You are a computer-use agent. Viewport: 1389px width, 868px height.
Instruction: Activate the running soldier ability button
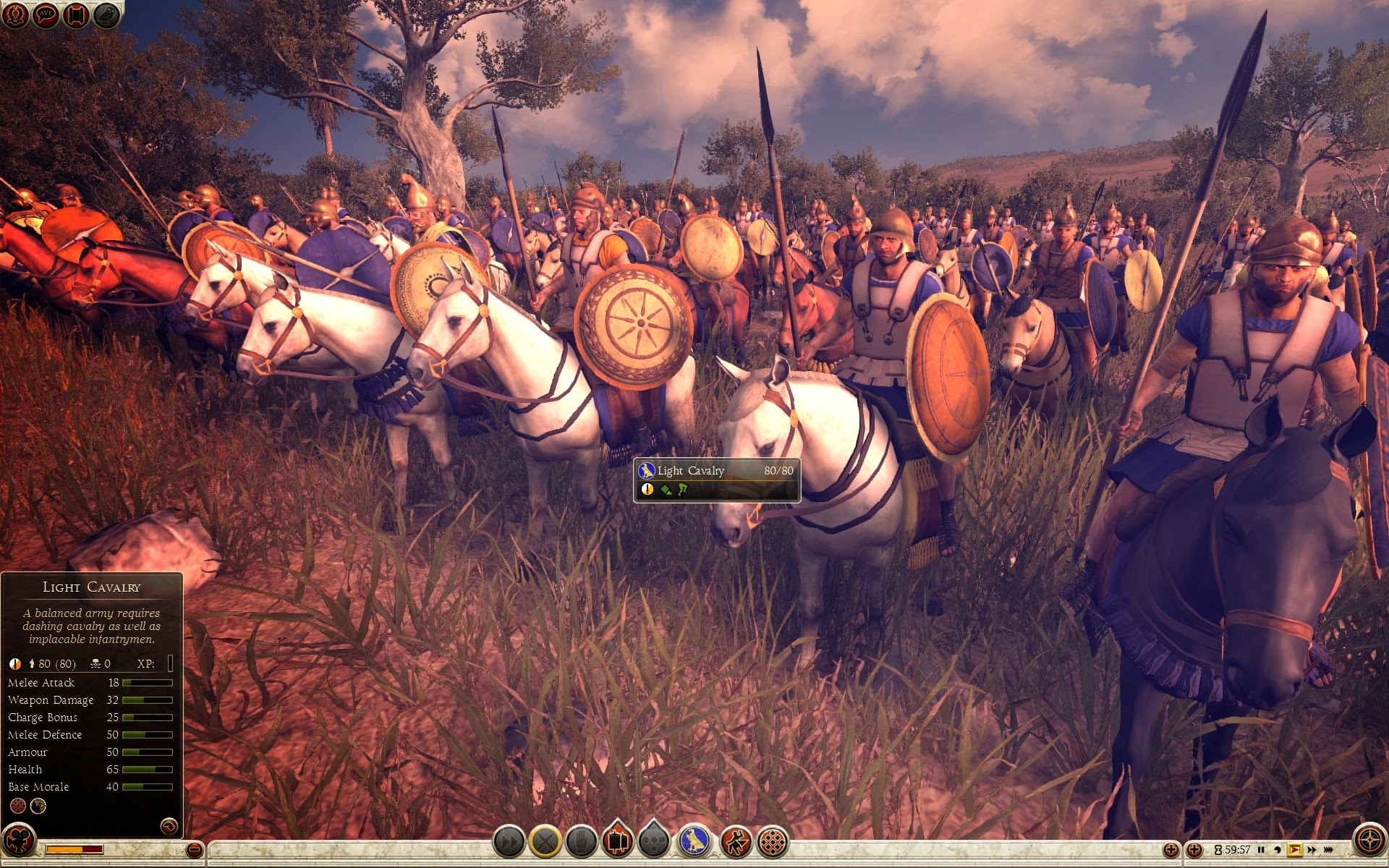coord(736,842)
